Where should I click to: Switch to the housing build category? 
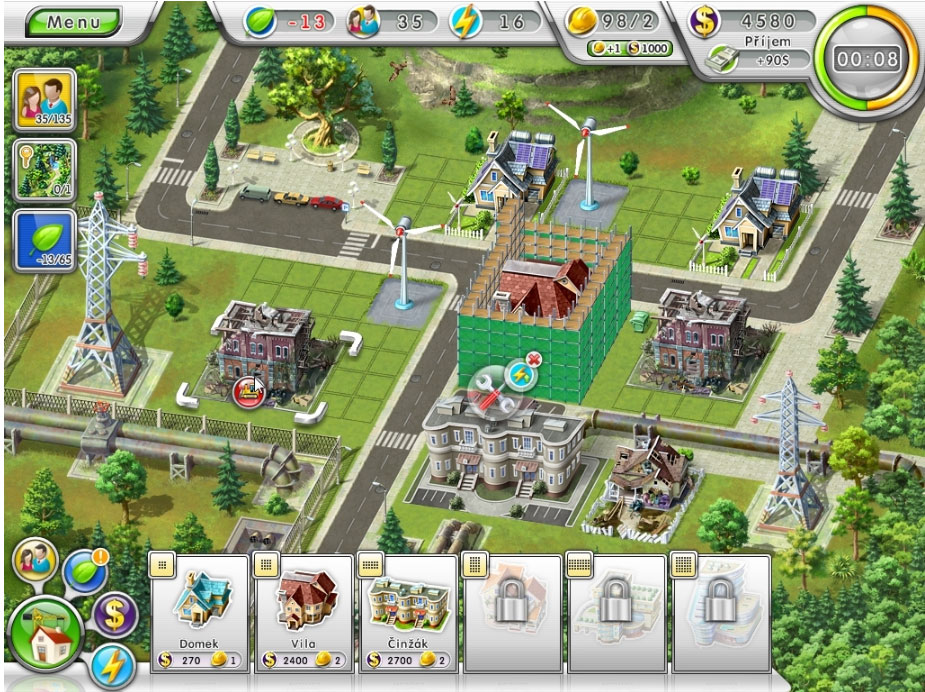pos(44,639)
